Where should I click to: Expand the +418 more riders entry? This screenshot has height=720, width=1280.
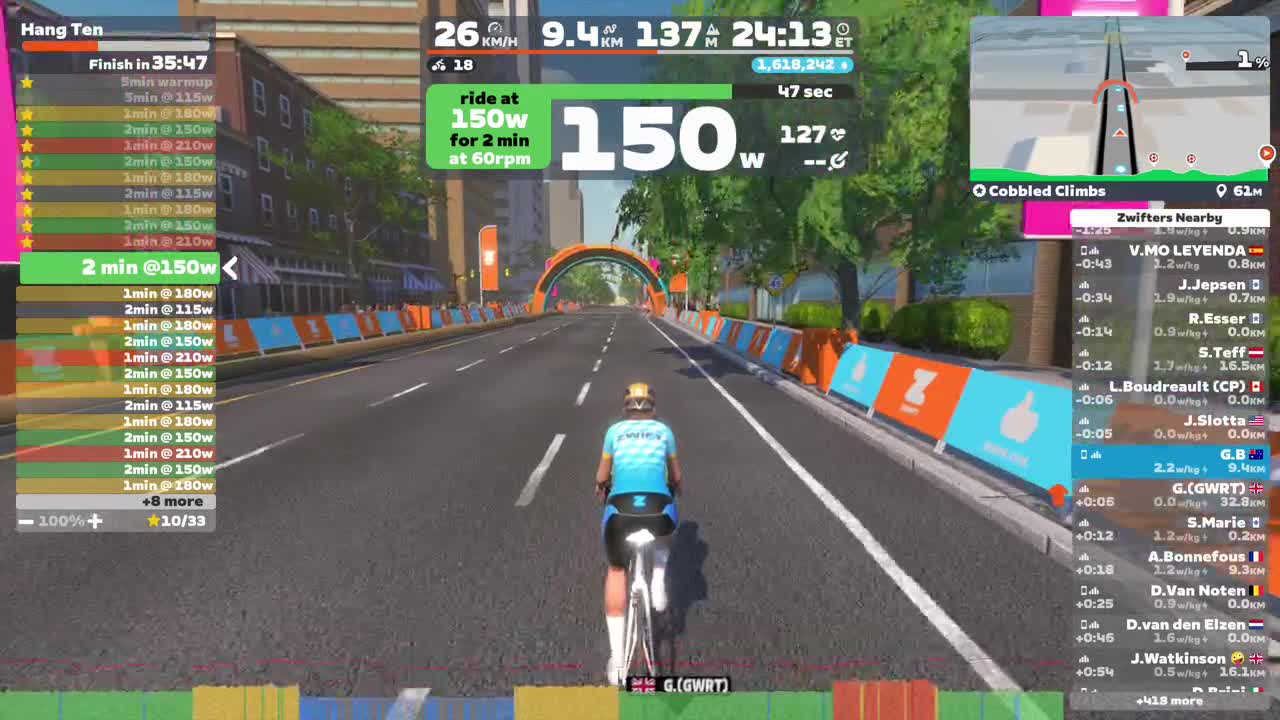point(1170,701)
